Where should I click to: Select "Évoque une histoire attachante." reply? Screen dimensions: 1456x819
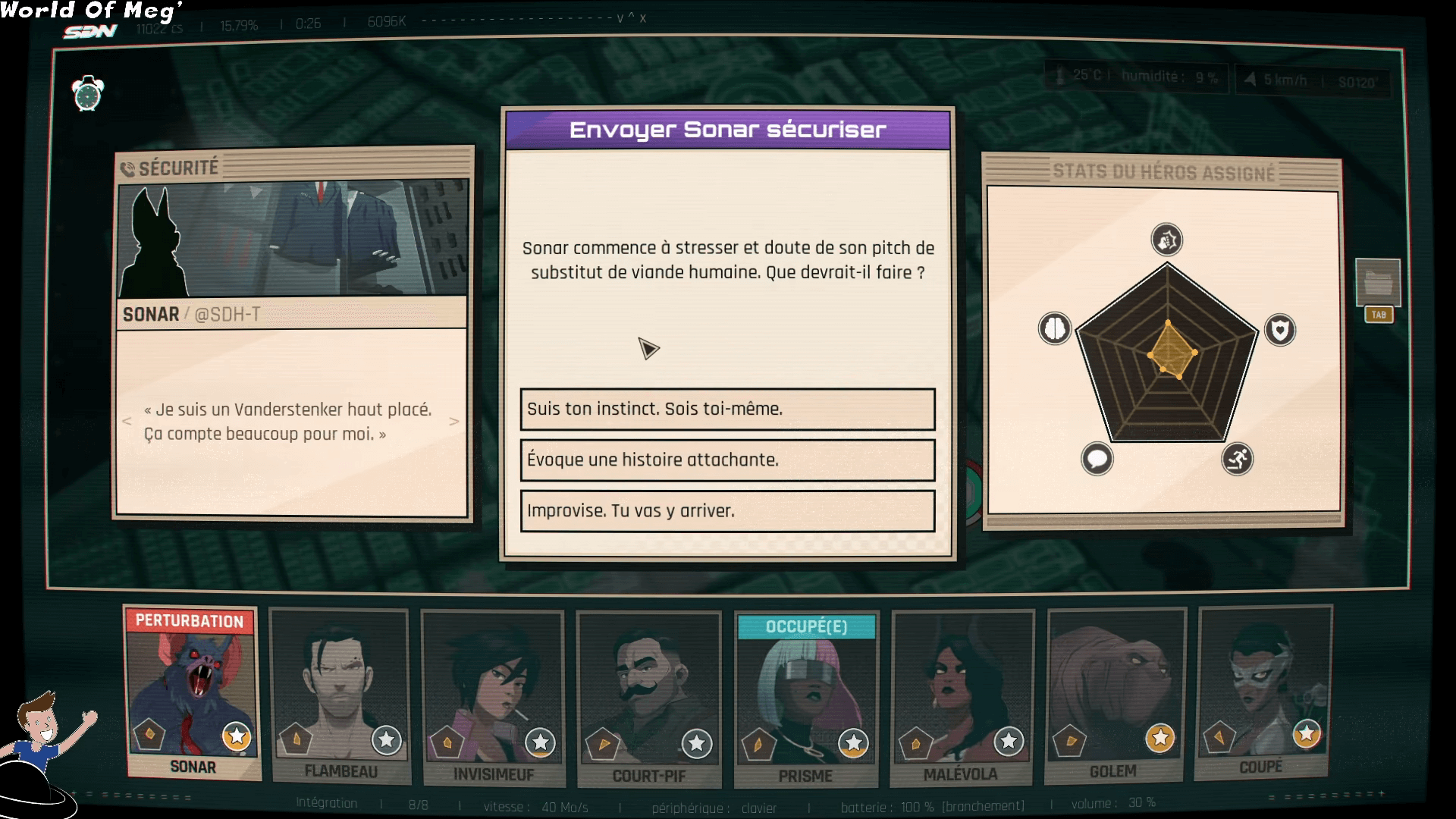(x=727, y=460)
